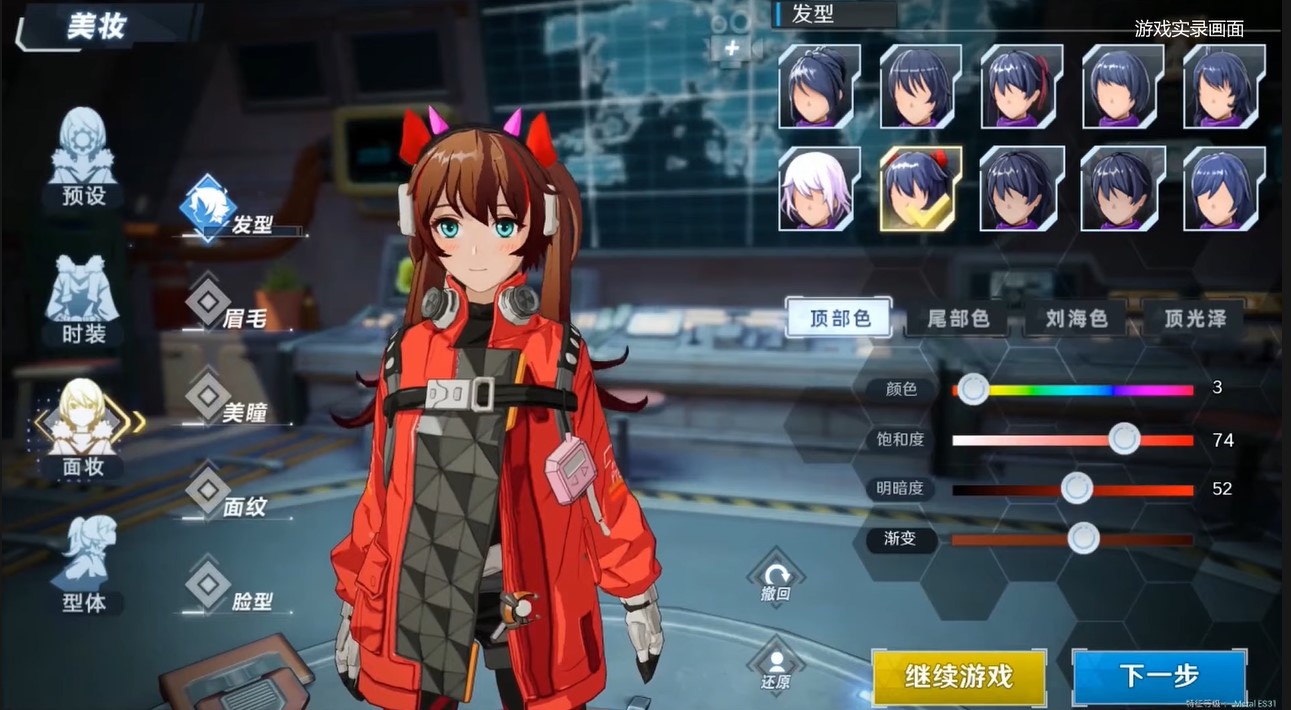The width and height of the screenshot is (1291, 710).
Task: Reset appearance using the 还原 button
Action: click(x=775, y=667)
